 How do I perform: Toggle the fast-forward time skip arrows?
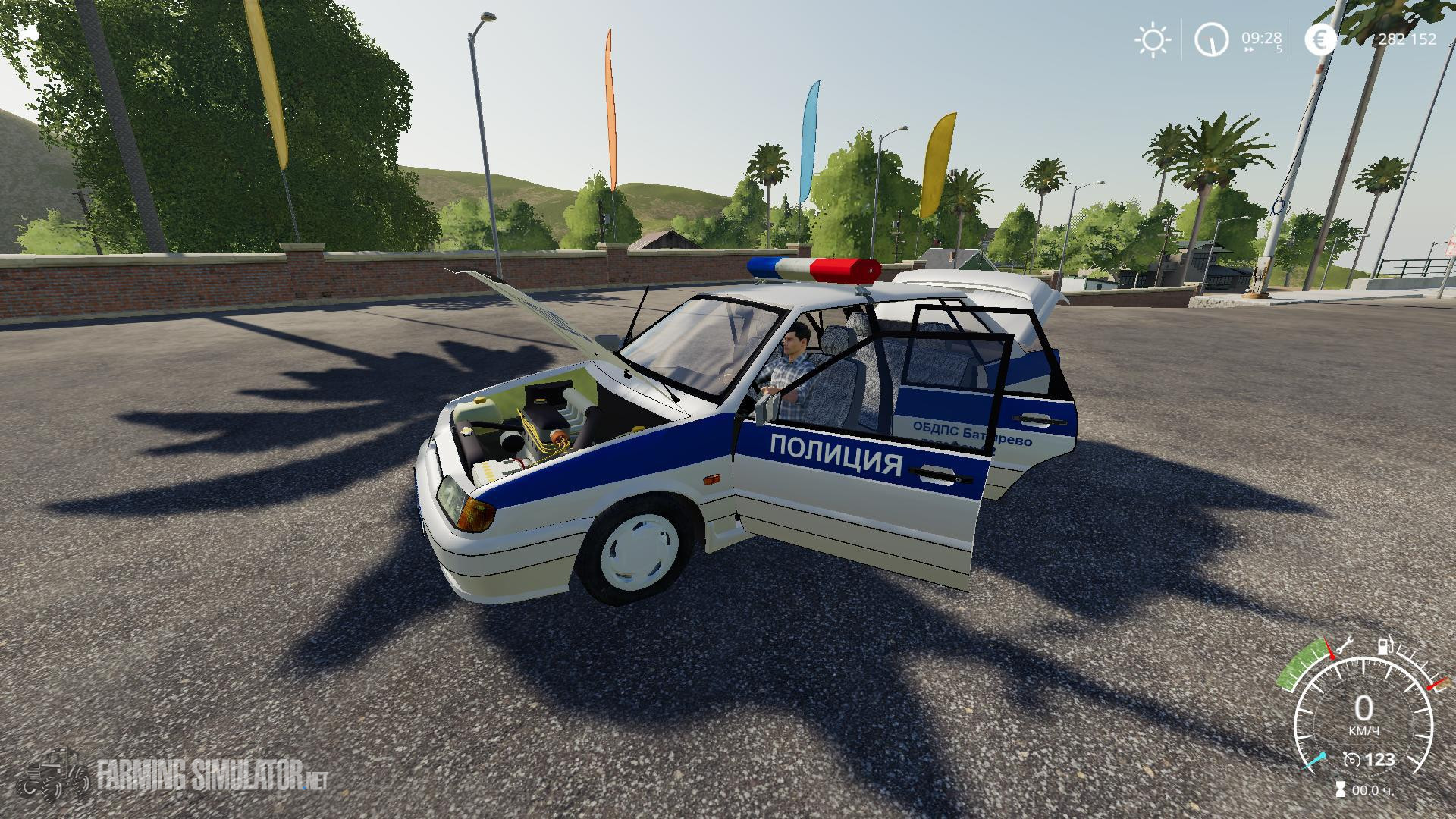(1250, 49)
